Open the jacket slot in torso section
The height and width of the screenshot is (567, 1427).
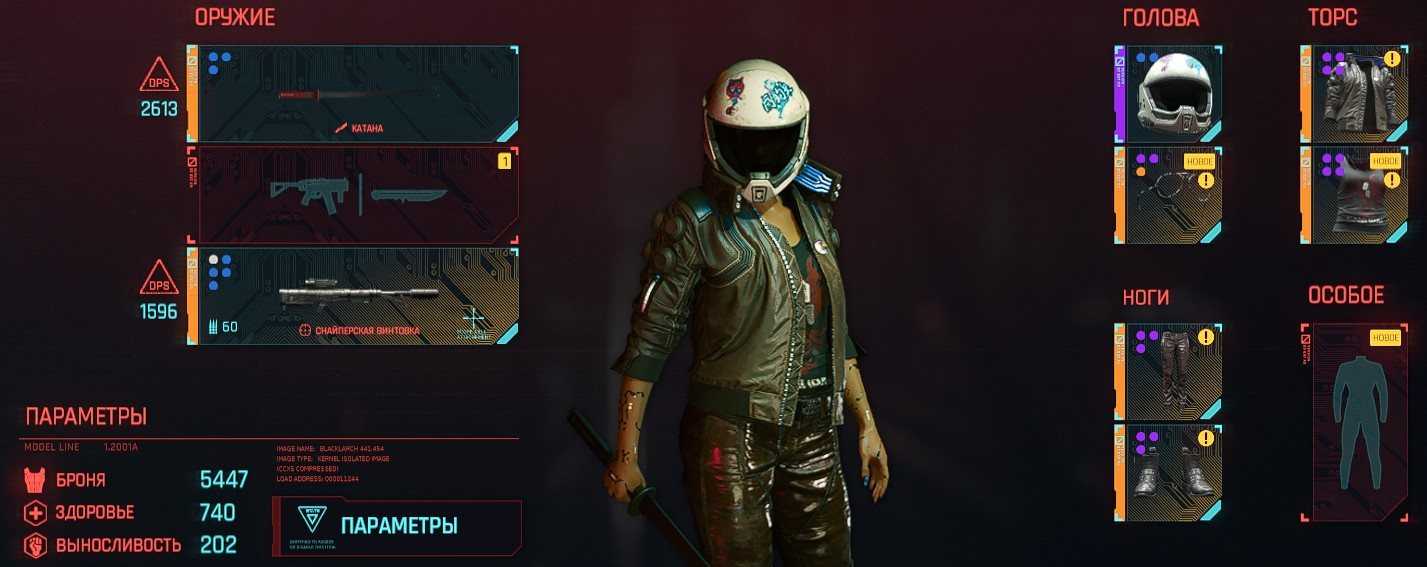pyautogui.click(x=1355, y=93)
